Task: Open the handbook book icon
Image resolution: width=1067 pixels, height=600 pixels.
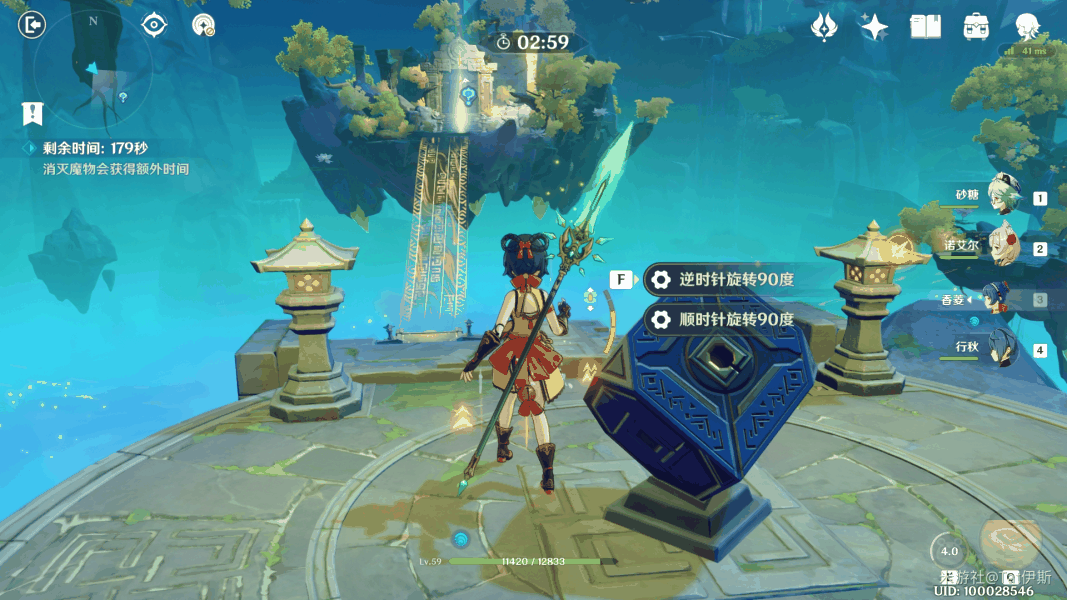Action: pos(926,27)
